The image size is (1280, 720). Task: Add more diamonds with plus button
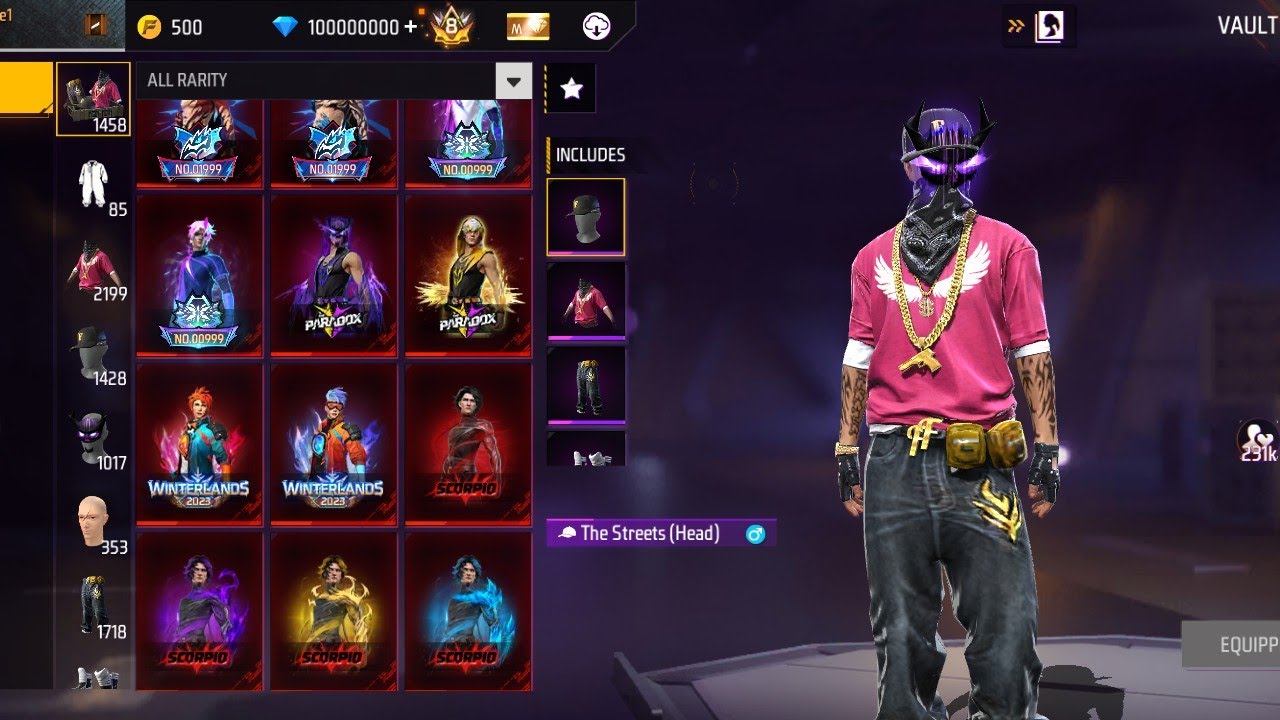point(411,27)
